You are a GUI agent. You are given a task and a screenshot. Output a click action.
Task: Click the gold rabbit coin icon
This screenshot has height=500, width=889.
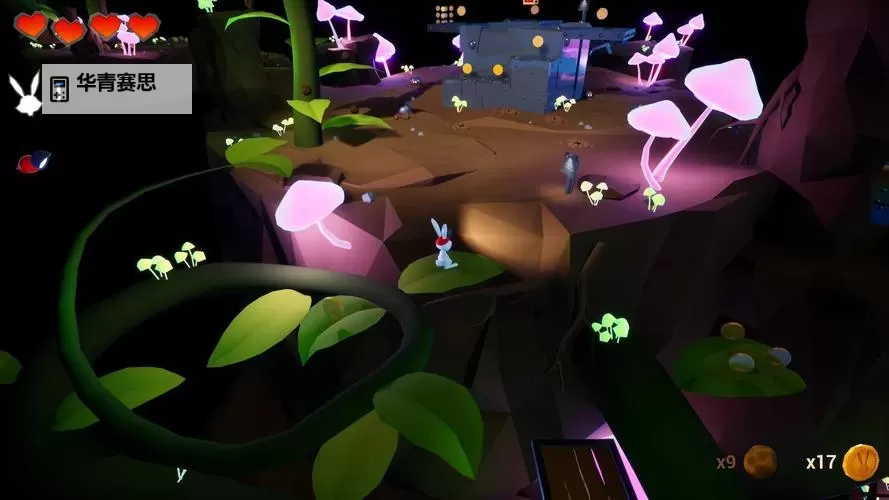[860, 461]
